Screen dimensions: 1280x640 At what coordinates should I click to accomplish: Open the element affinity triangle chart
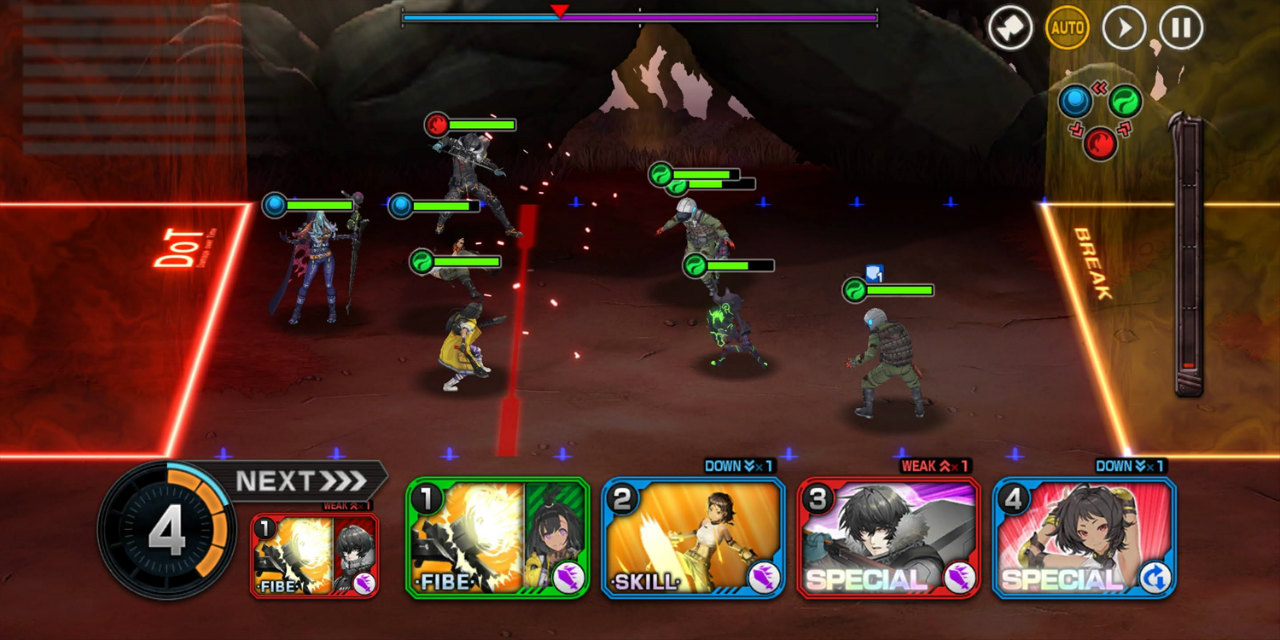tap(1100, 118)
